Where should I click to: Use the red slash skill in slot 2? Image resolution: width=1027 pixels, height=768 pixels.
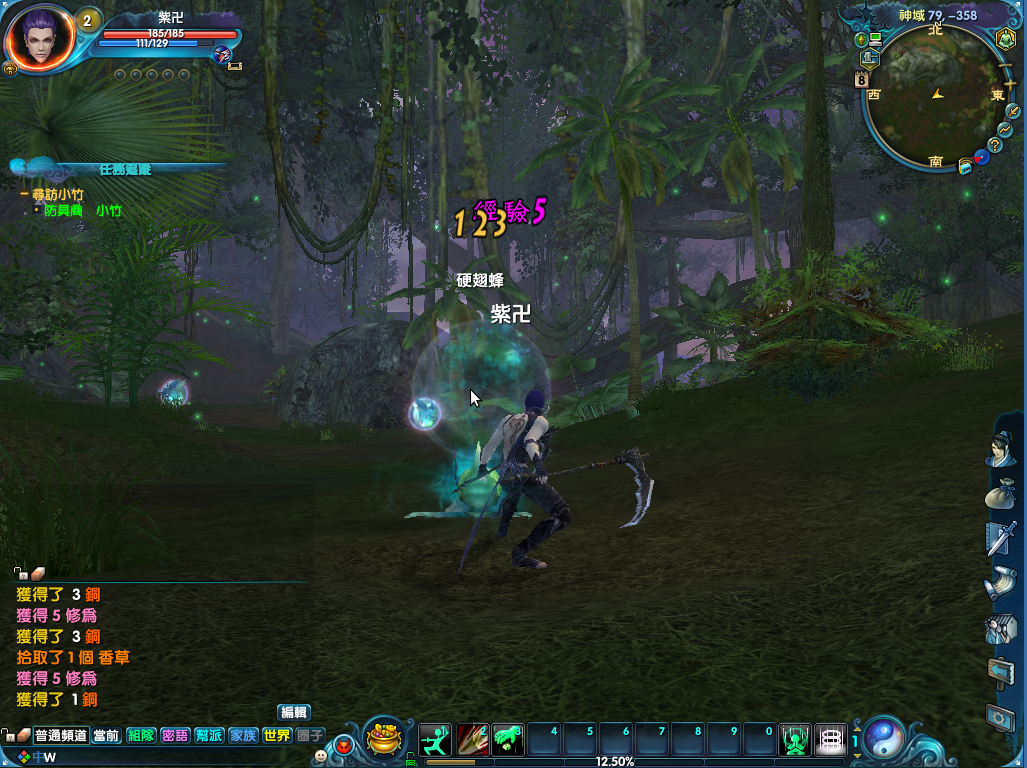471,740
